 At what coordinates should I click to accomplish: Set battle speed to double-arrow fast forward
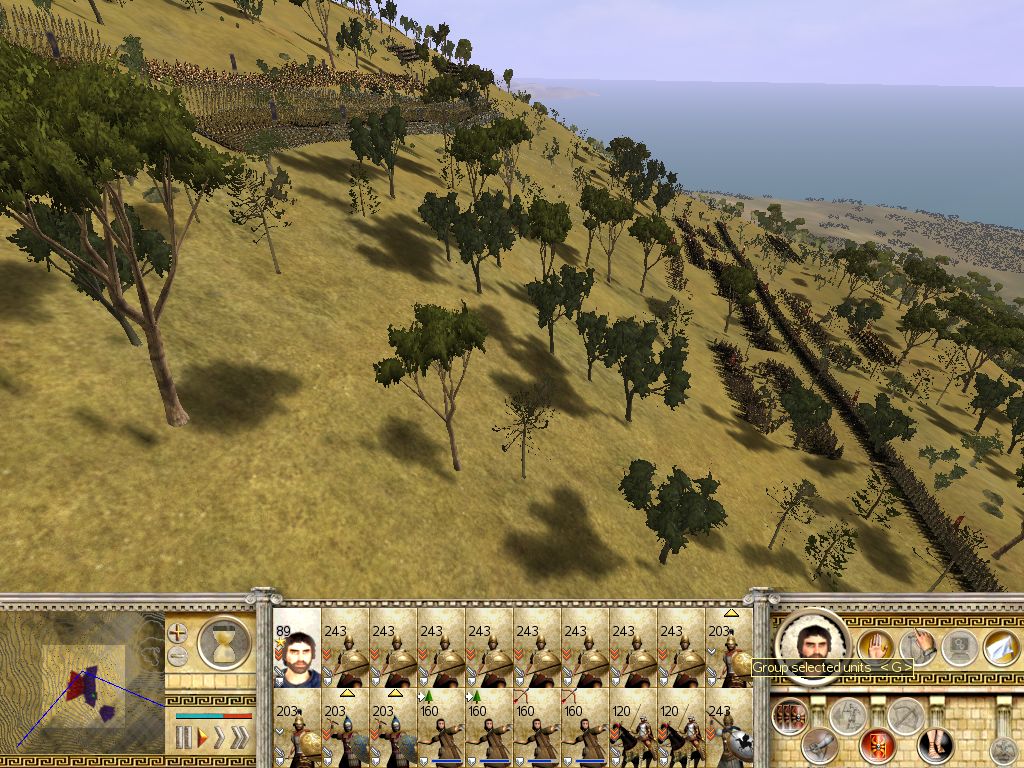coord(219,738)
